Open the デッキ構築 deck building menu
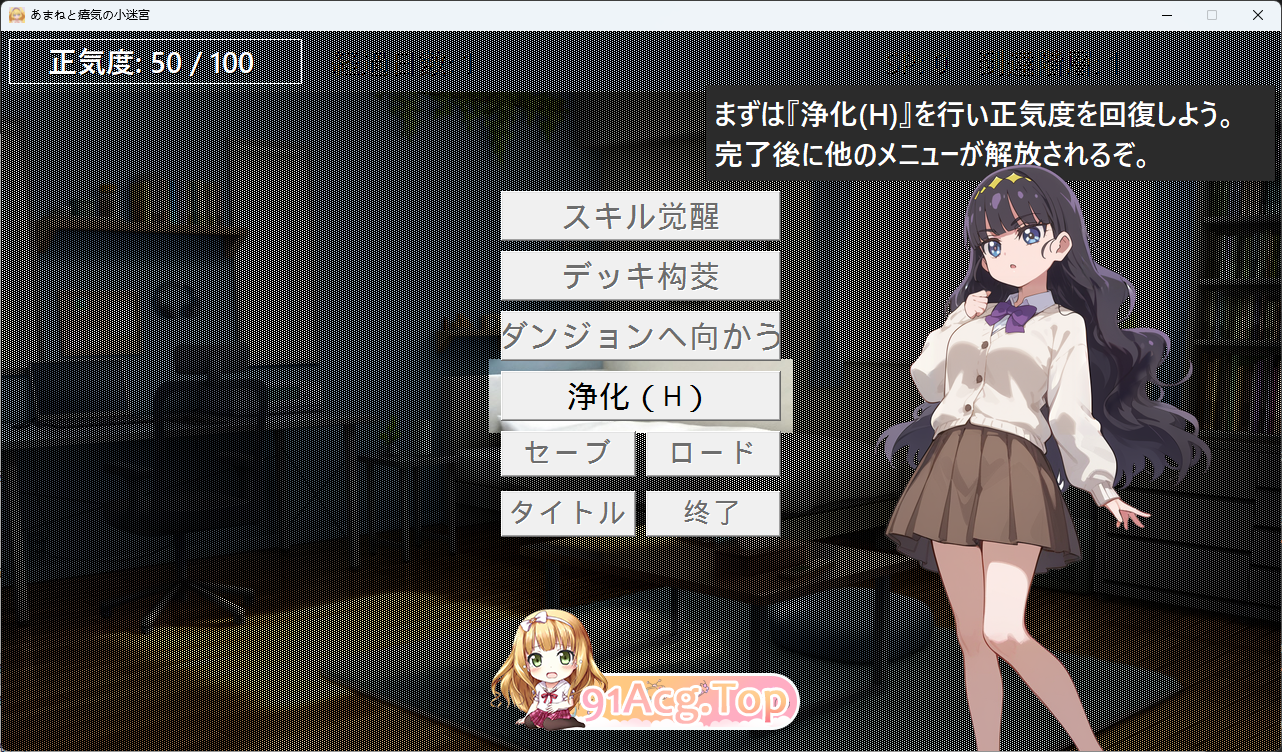 (x=640, y=276)
